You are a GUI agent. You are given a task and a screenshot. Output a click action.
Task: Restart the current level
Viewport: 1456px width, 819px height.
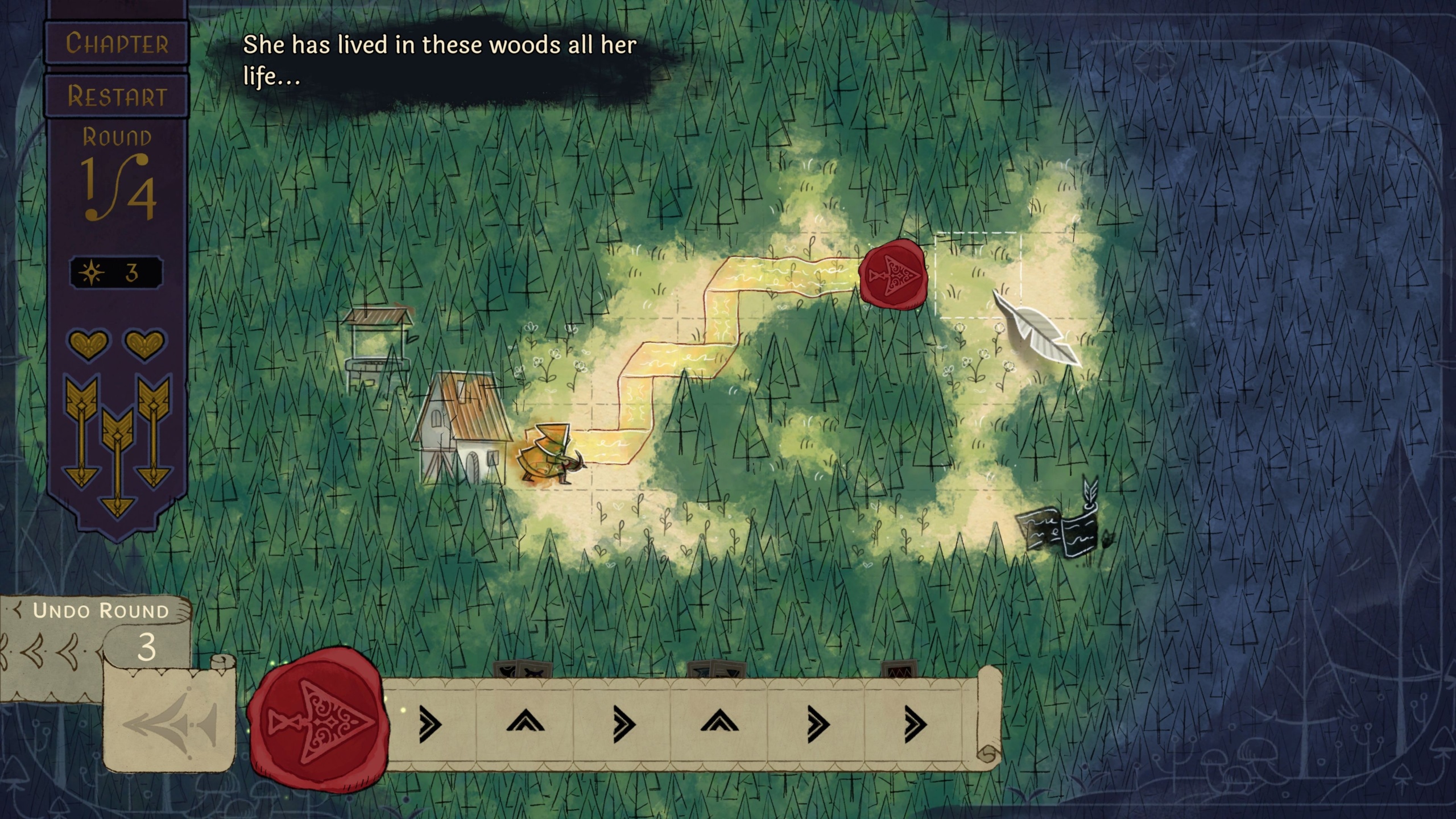pyautogui.click(x=117, y=96)
